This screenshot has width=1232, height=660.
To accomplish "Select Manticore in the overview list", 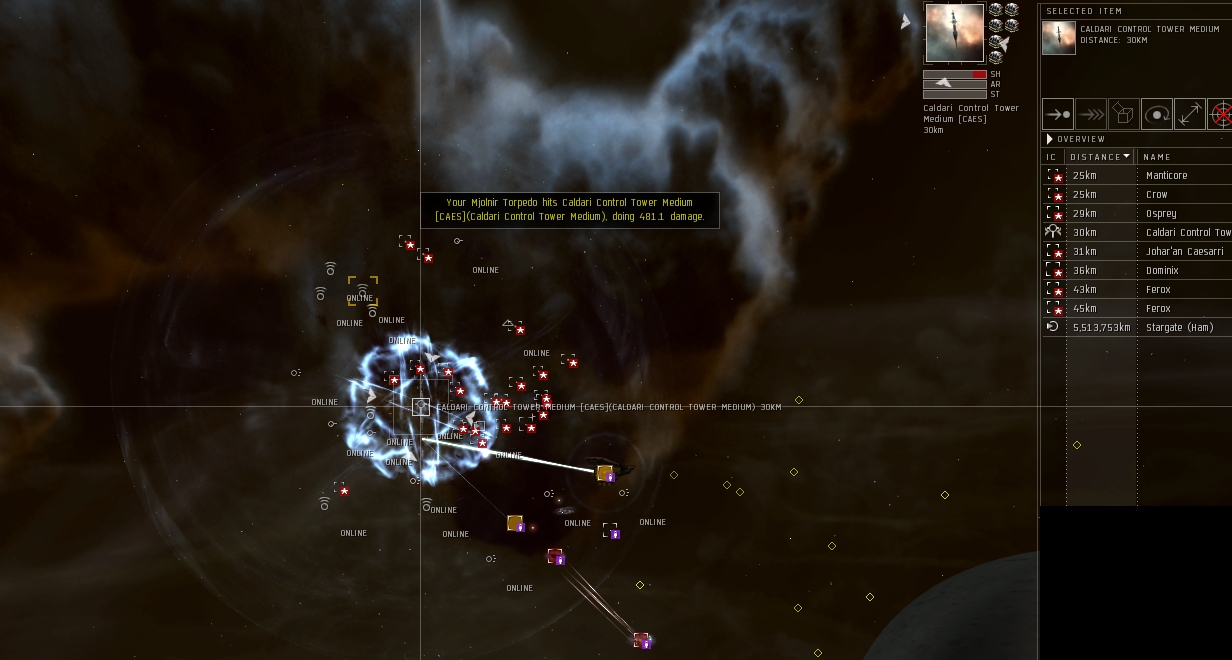I will pyautogui.click(x=1166, y=176).
